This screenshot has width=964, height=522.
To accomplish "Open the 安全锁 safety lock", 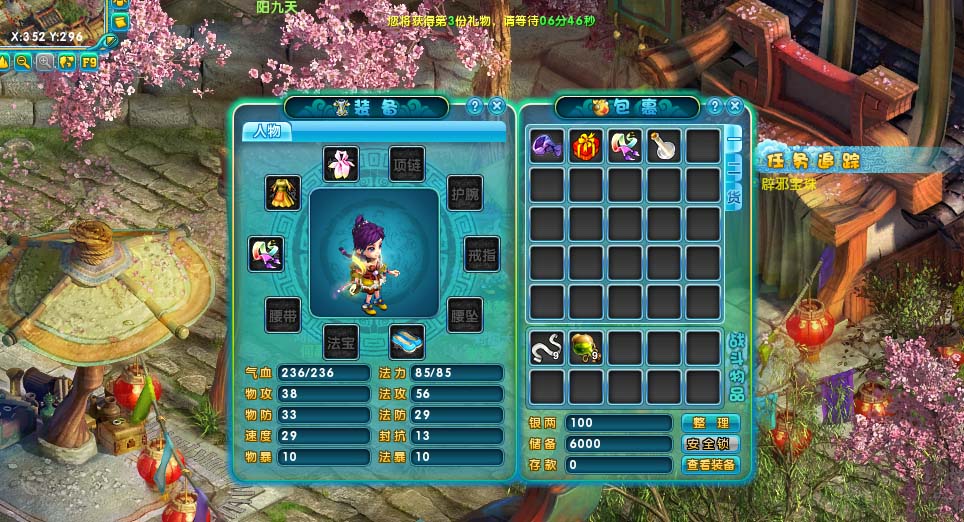I will pyautogui.click(x=711, y=444).
